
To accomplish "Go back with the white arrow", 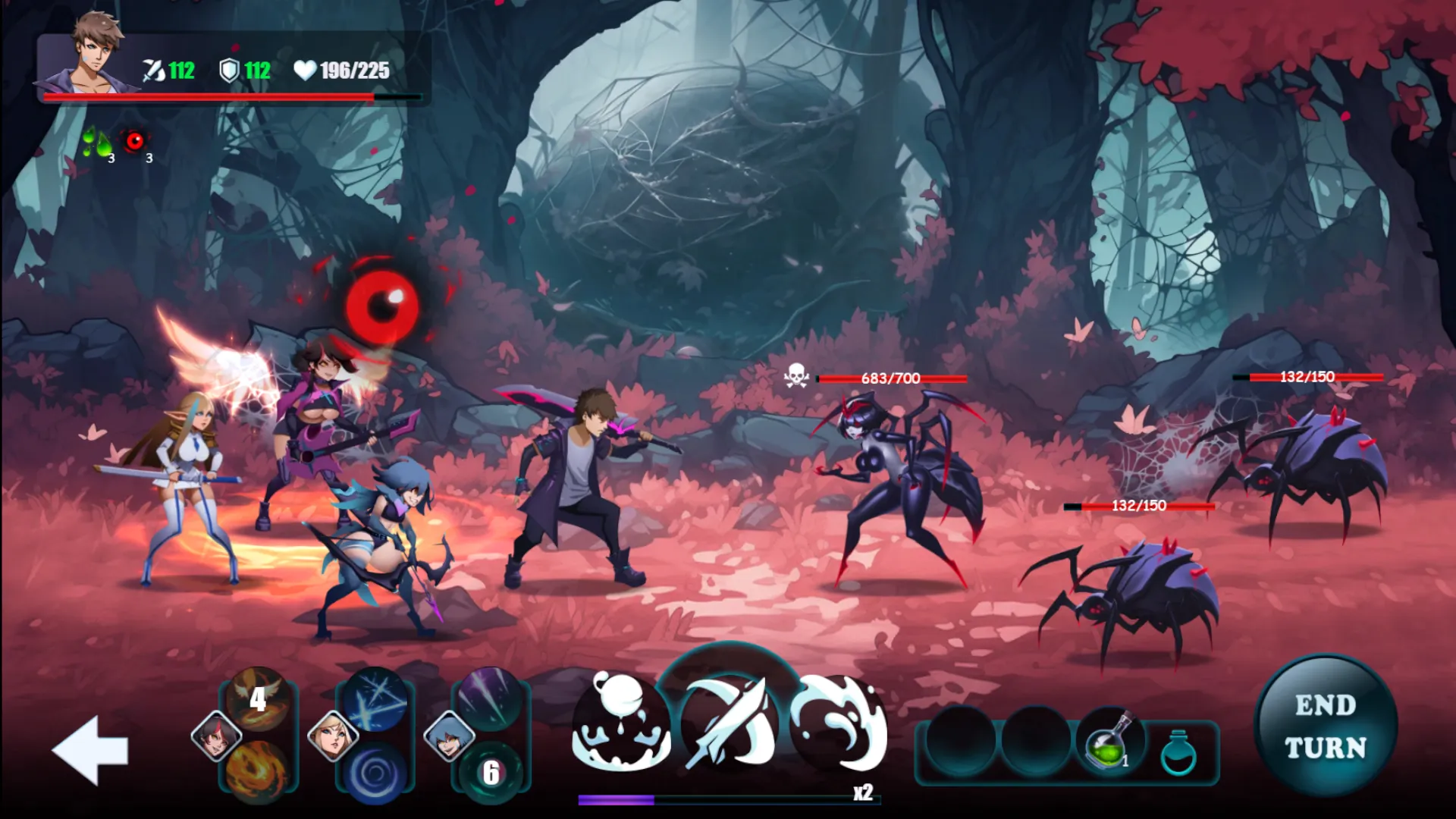I will tap(90, 749).
